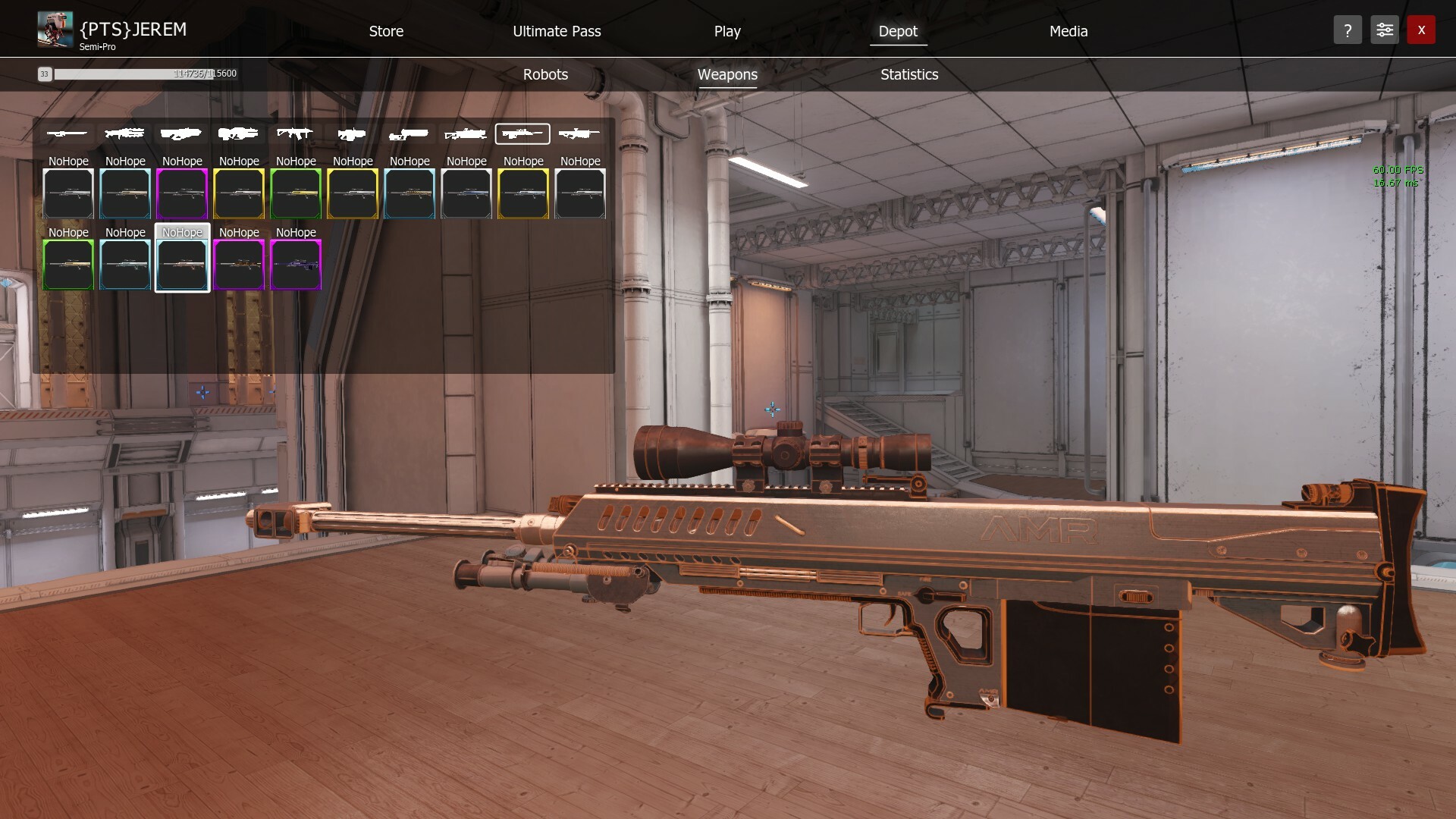Select the purple NoHope skin in bottom row
The height and width of the screenshot is (819, 1456).
tap(296, 265)
